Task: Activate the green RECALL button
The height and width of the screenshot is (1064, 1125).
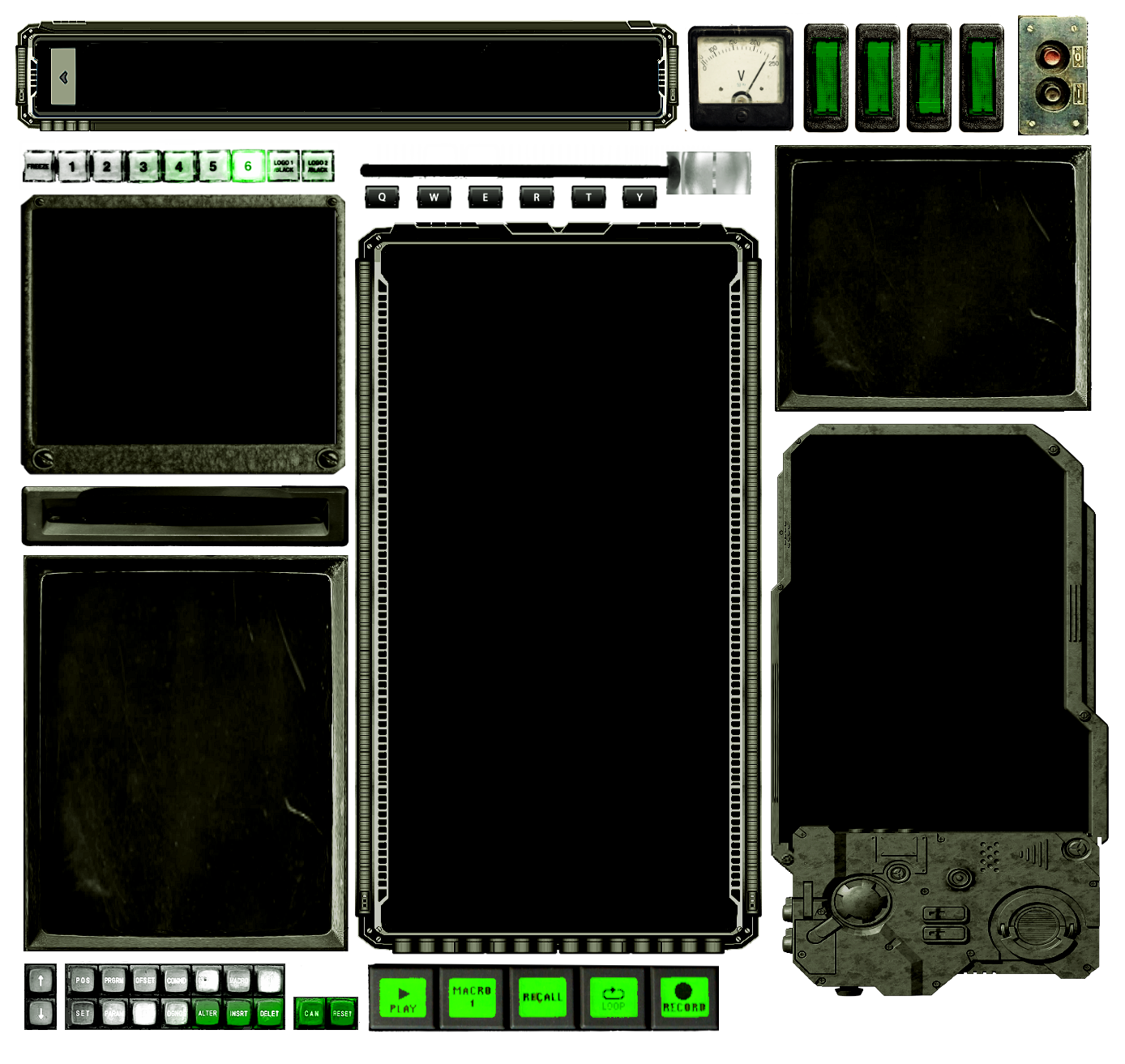Action: pyautogui.click(x=542, y=998)
